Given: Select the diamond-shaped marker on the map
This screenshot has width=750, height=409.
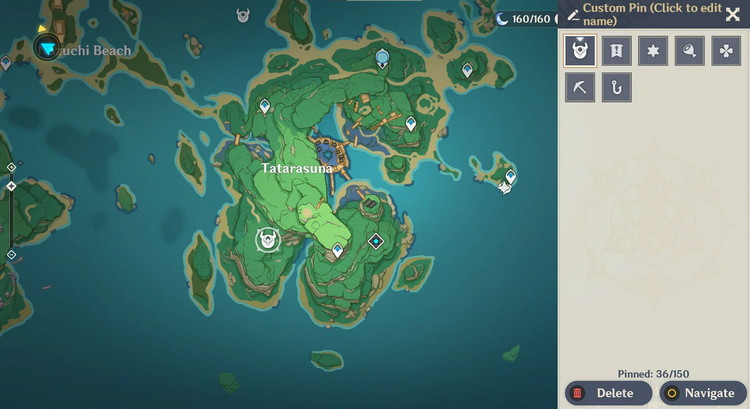Looking at the screenshot, I should pos(376,240).
